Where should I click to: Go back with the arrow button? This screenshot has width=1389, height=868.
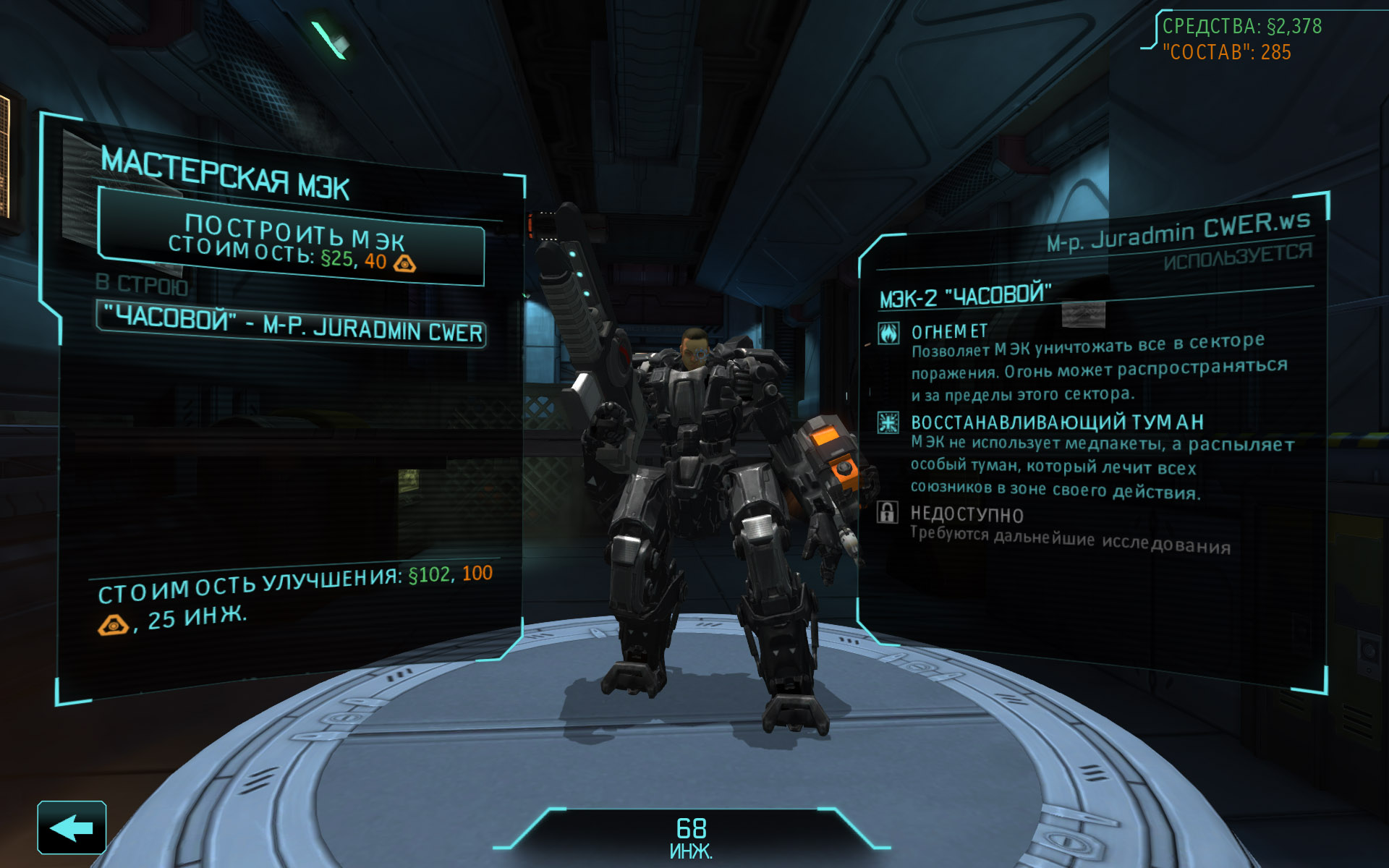click(x=72, y=827)
